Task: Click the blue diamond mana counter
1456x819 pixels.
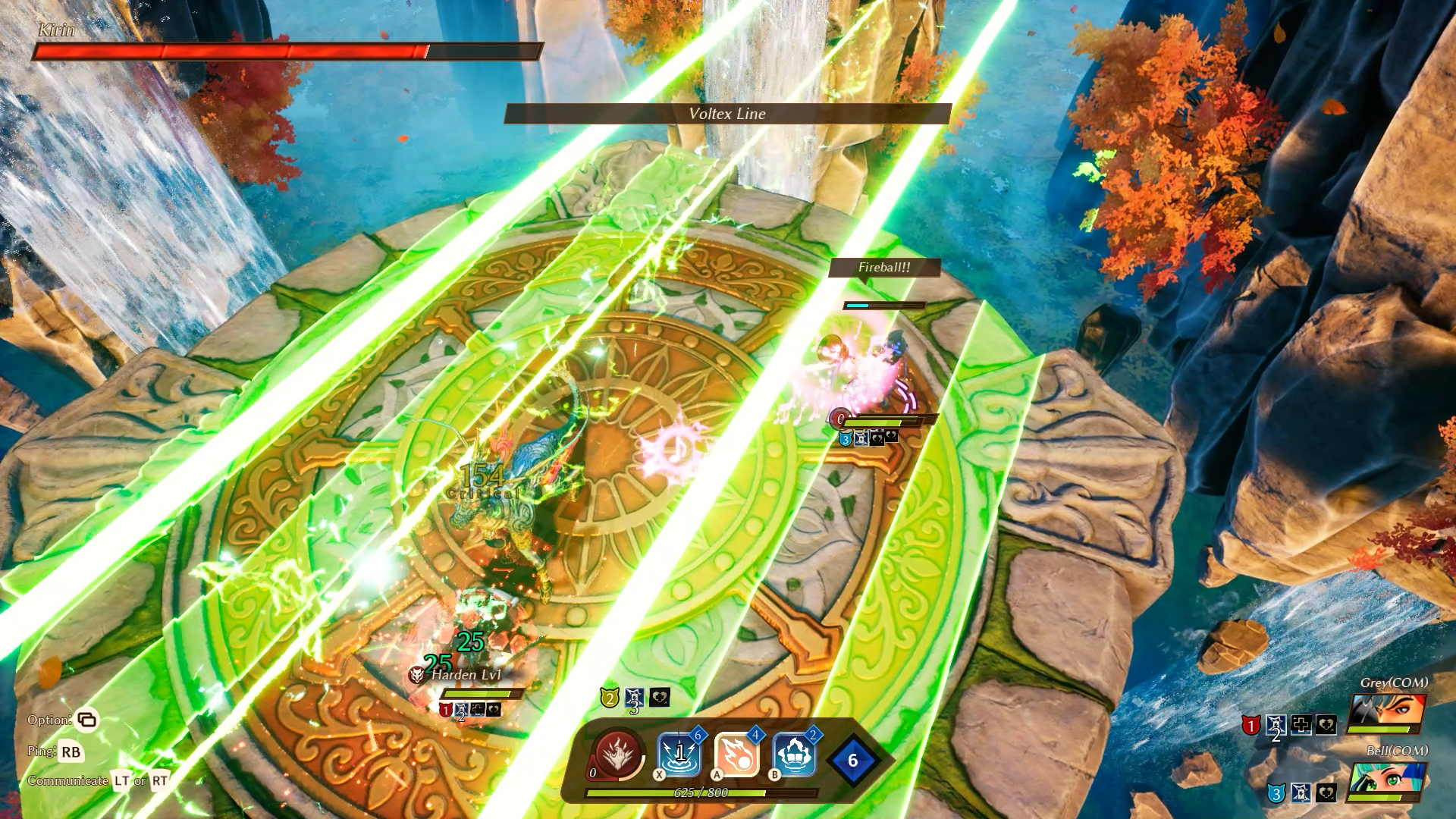Action: point(852,761)
